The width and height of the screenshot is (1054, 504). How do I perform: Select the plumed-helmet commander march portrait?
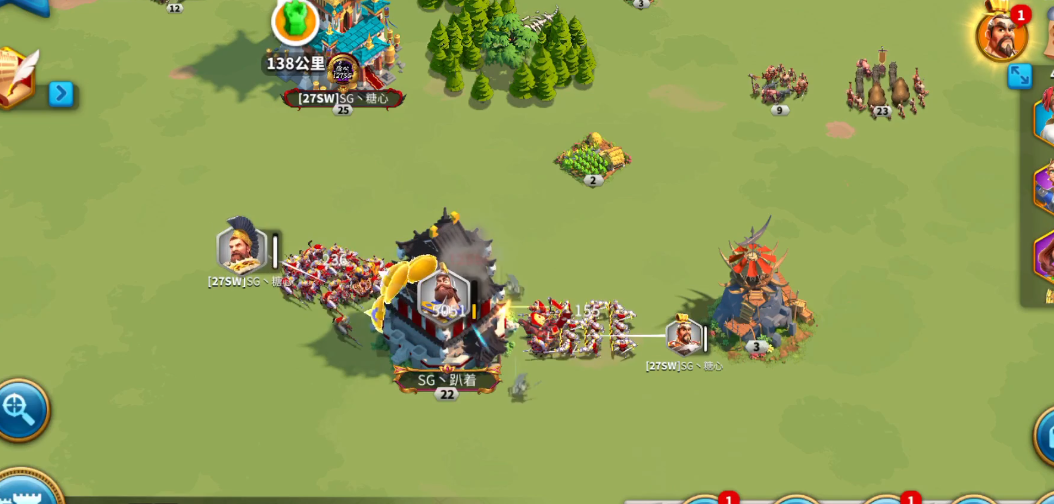[x=241, y=250]
